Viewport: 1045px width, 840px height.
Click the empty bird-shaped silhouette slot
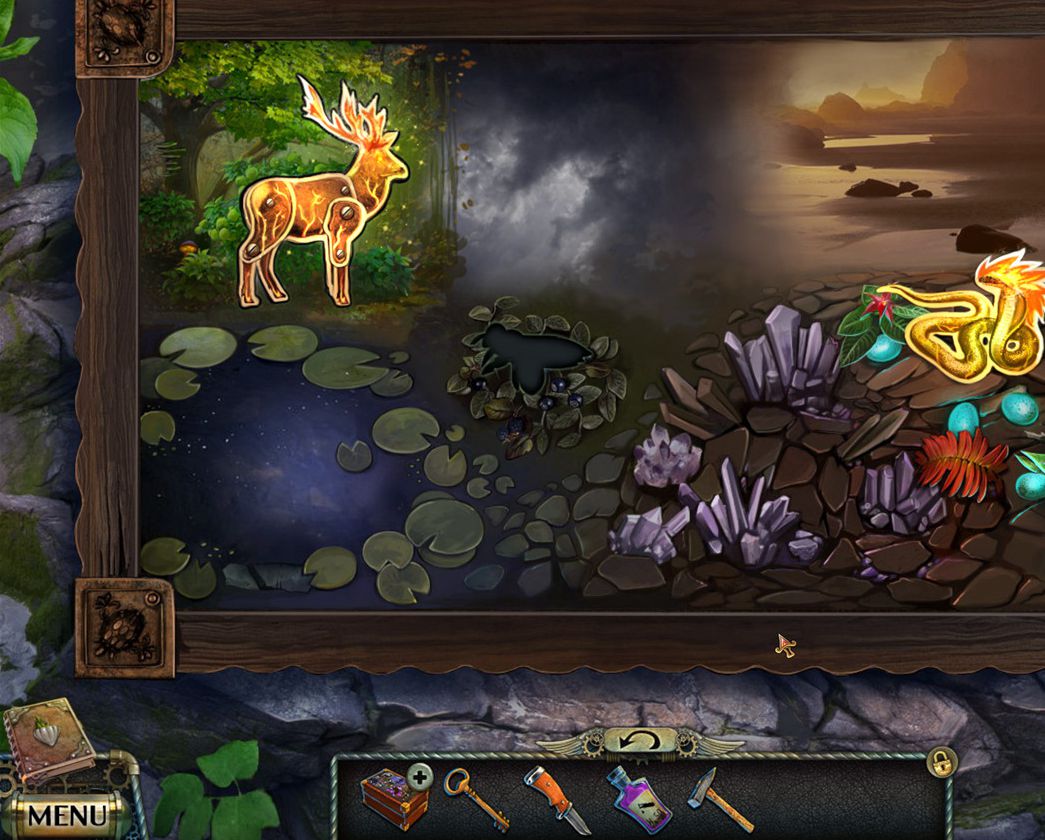[532, 357]
